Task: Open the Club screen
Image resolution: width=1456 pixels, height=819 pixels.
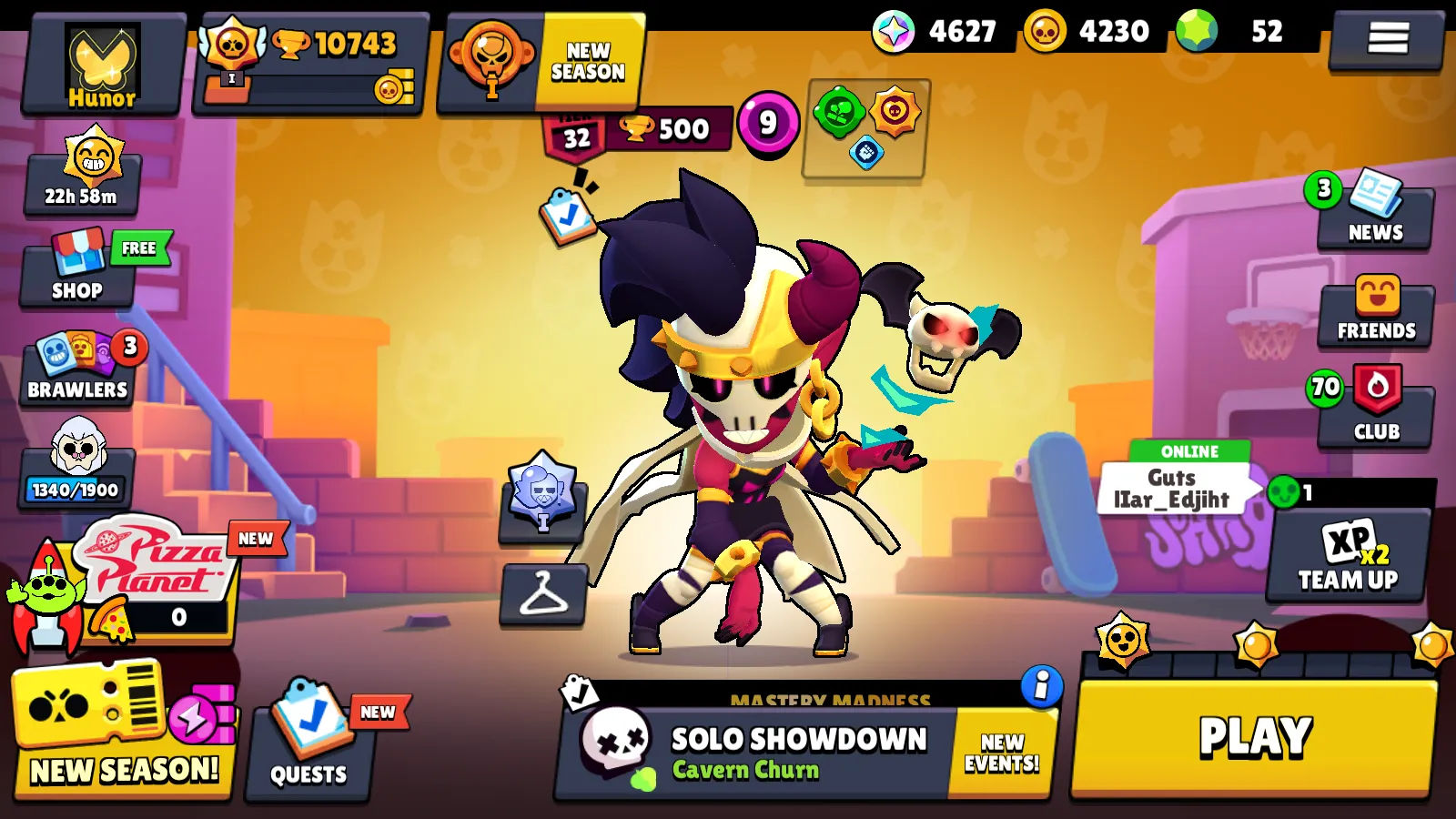Action: [x=1375, y=409]
